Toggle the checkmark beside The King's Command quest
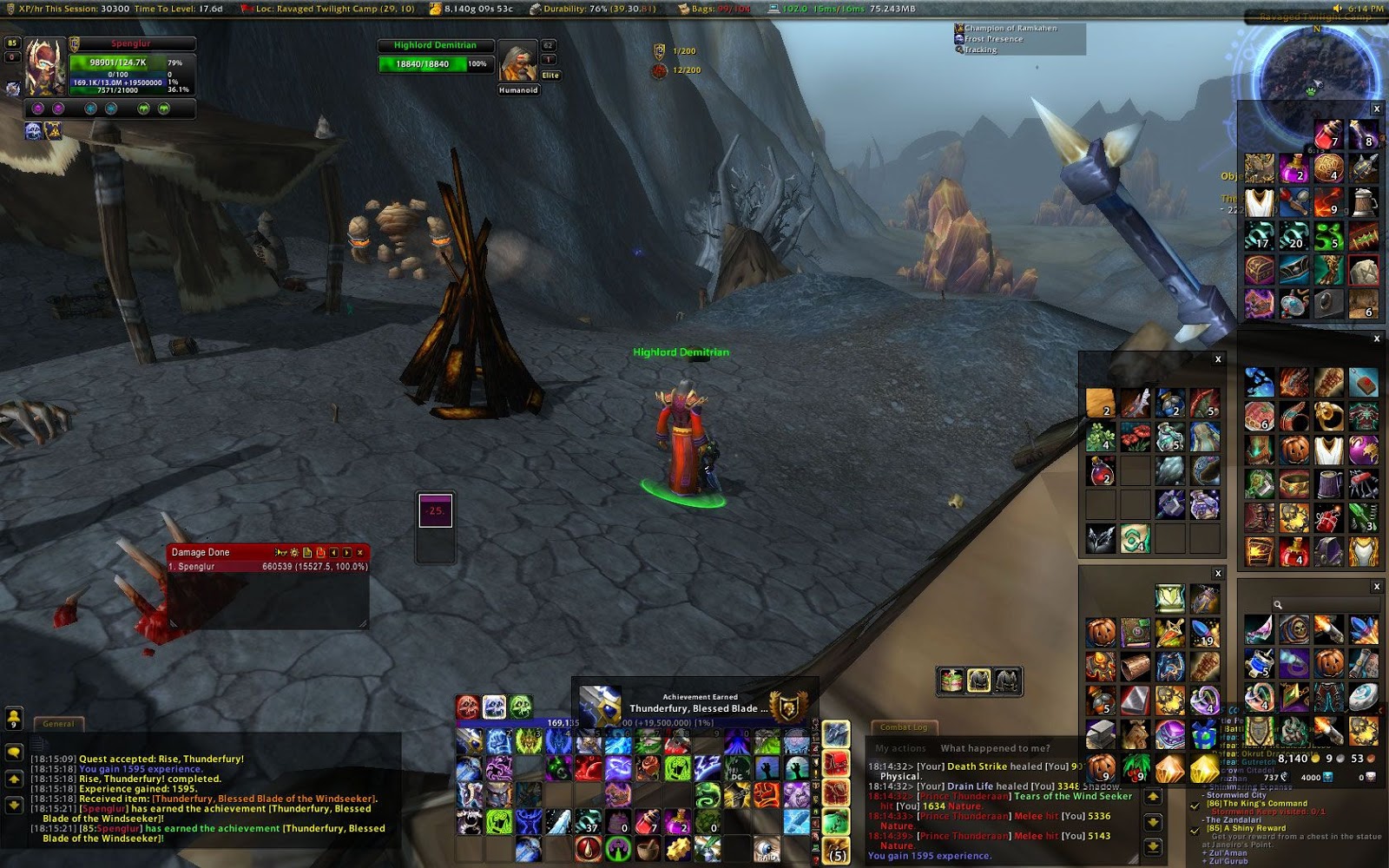The image size is (1389, 868). 1195,806
